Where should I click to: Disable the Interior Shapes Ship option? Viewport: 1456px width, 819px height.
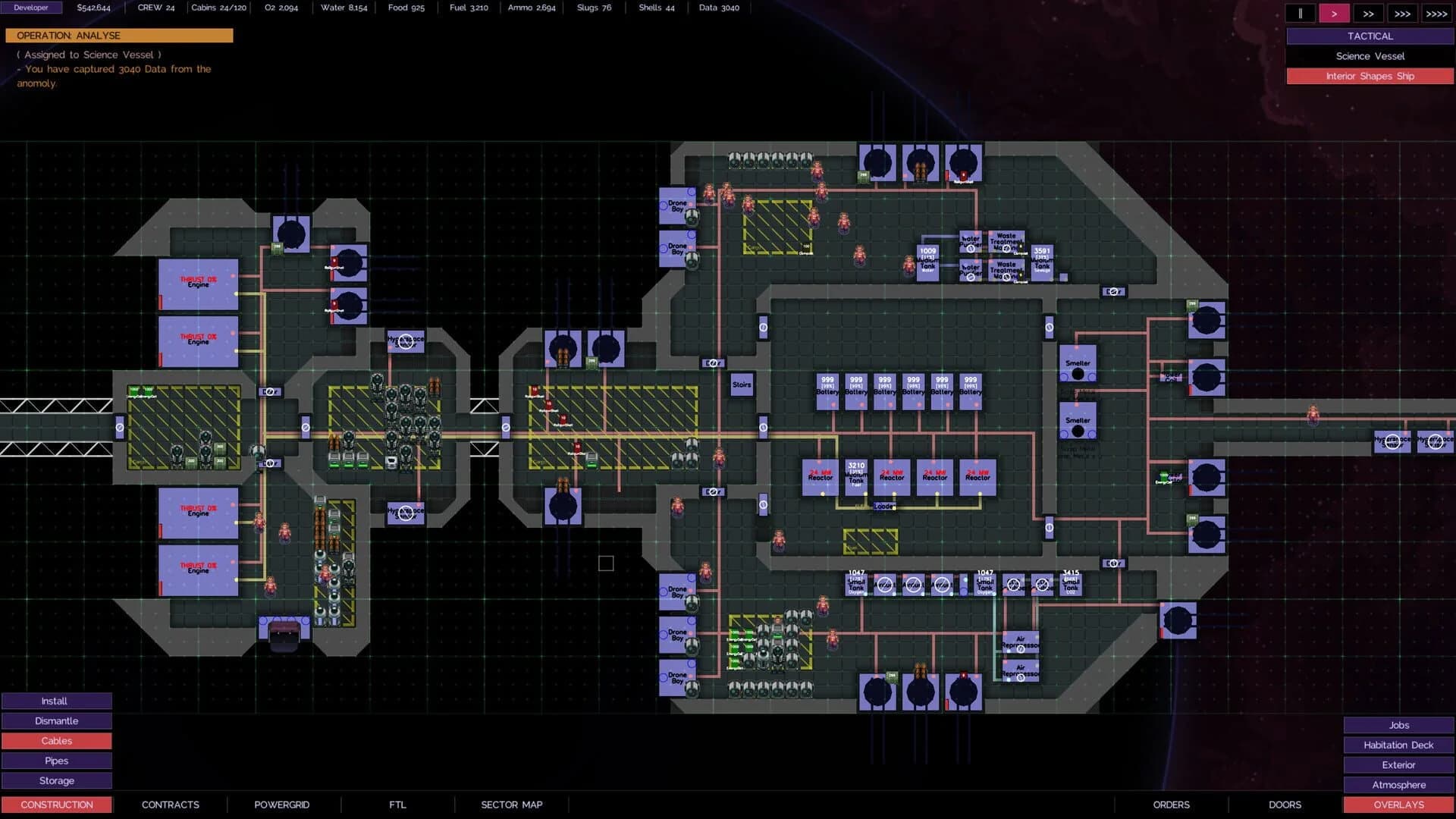point(1370,76)
